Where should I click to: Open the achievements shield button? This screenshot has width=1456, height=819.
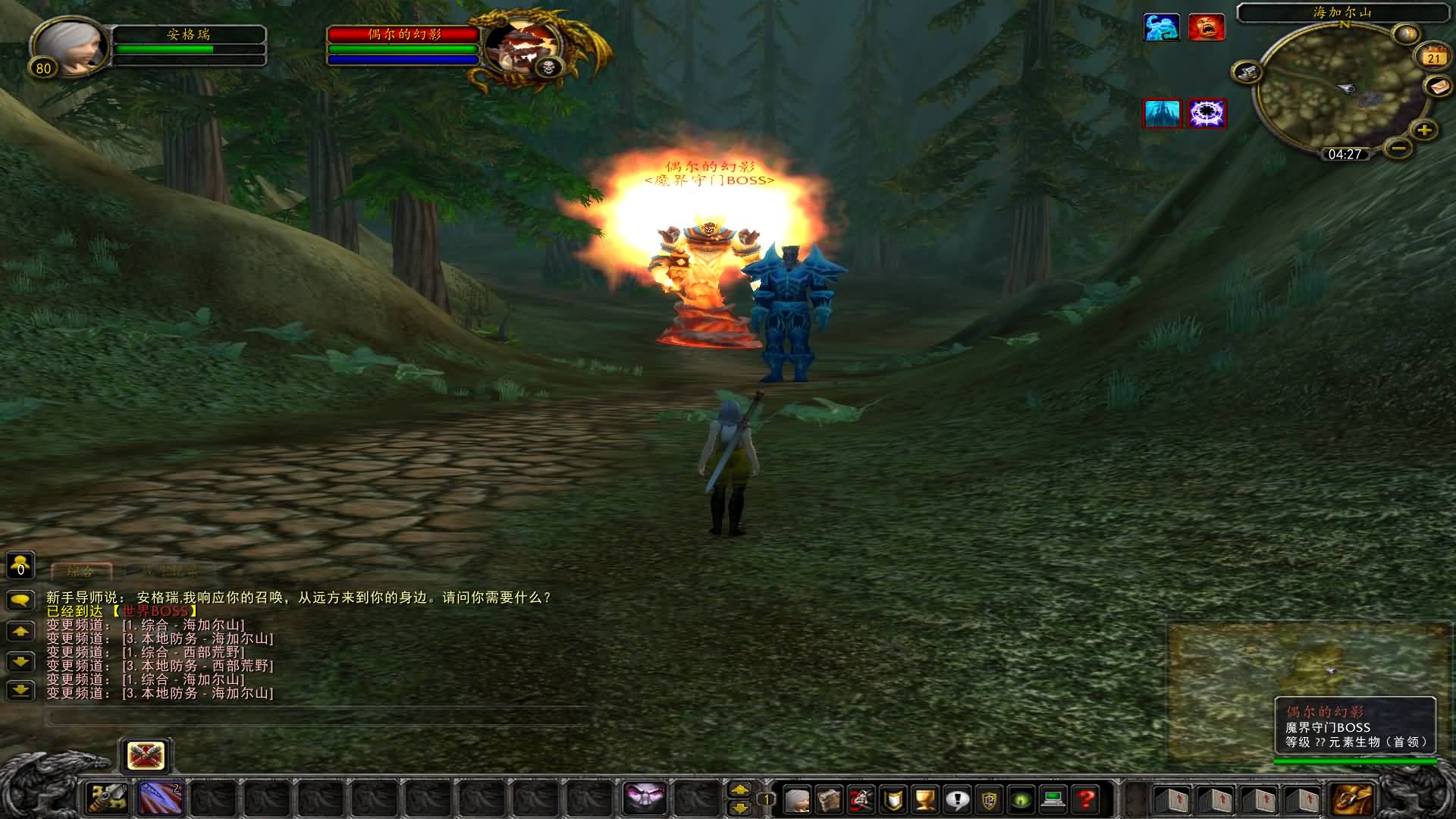[894, 799]
